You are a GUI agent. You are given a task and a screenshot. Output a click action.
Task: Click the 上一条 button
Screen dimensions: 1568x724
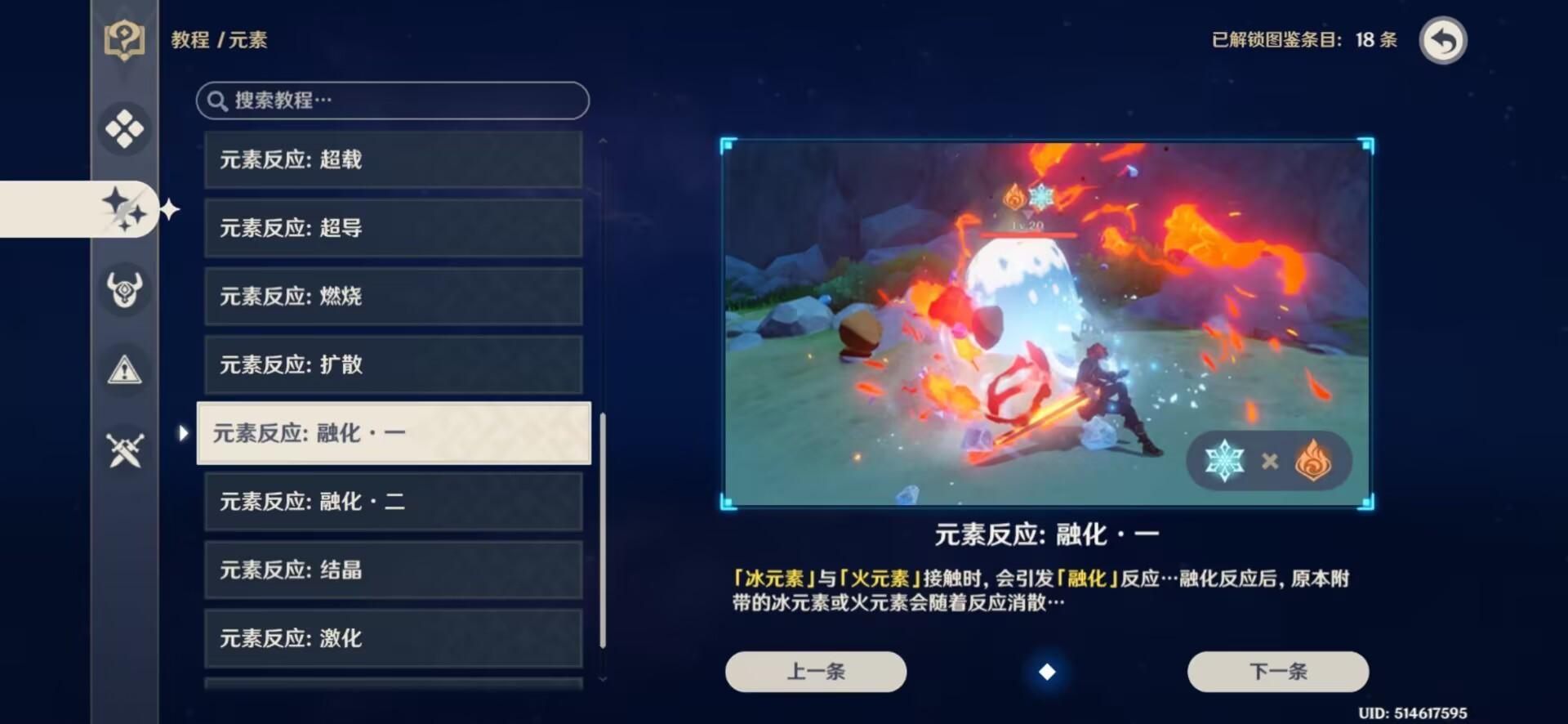click(x=814, y=671)
